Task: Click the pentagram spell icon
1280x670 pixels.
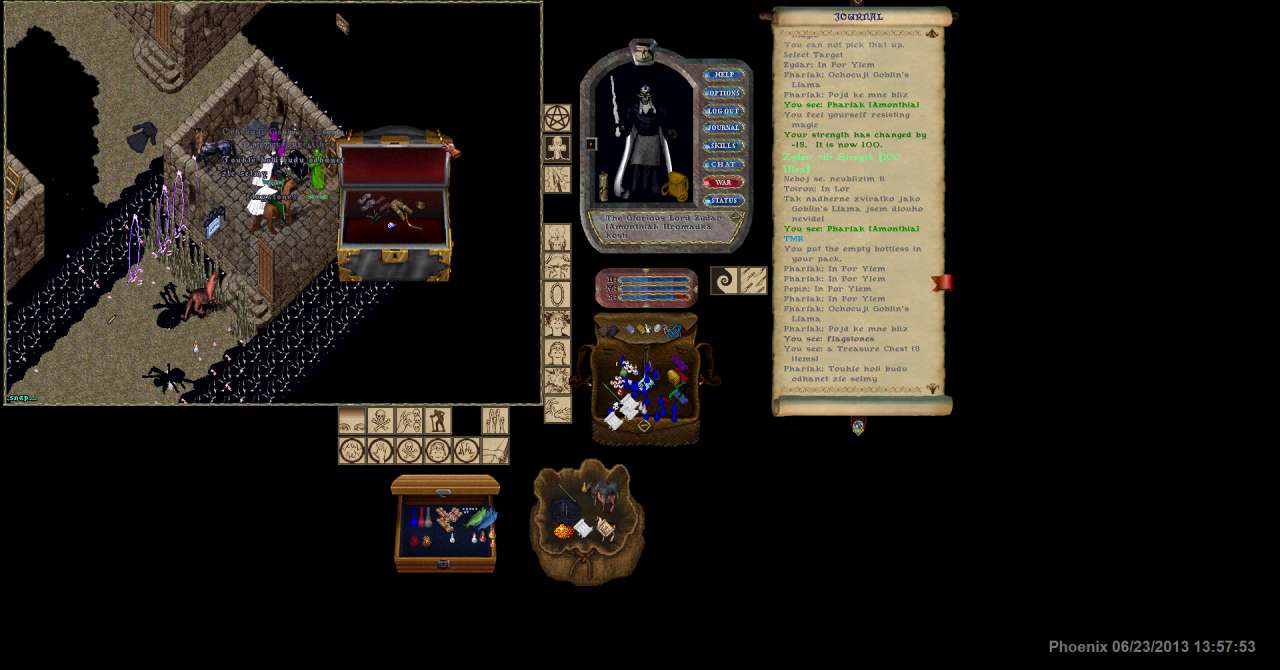Action: tap(557, 119)
